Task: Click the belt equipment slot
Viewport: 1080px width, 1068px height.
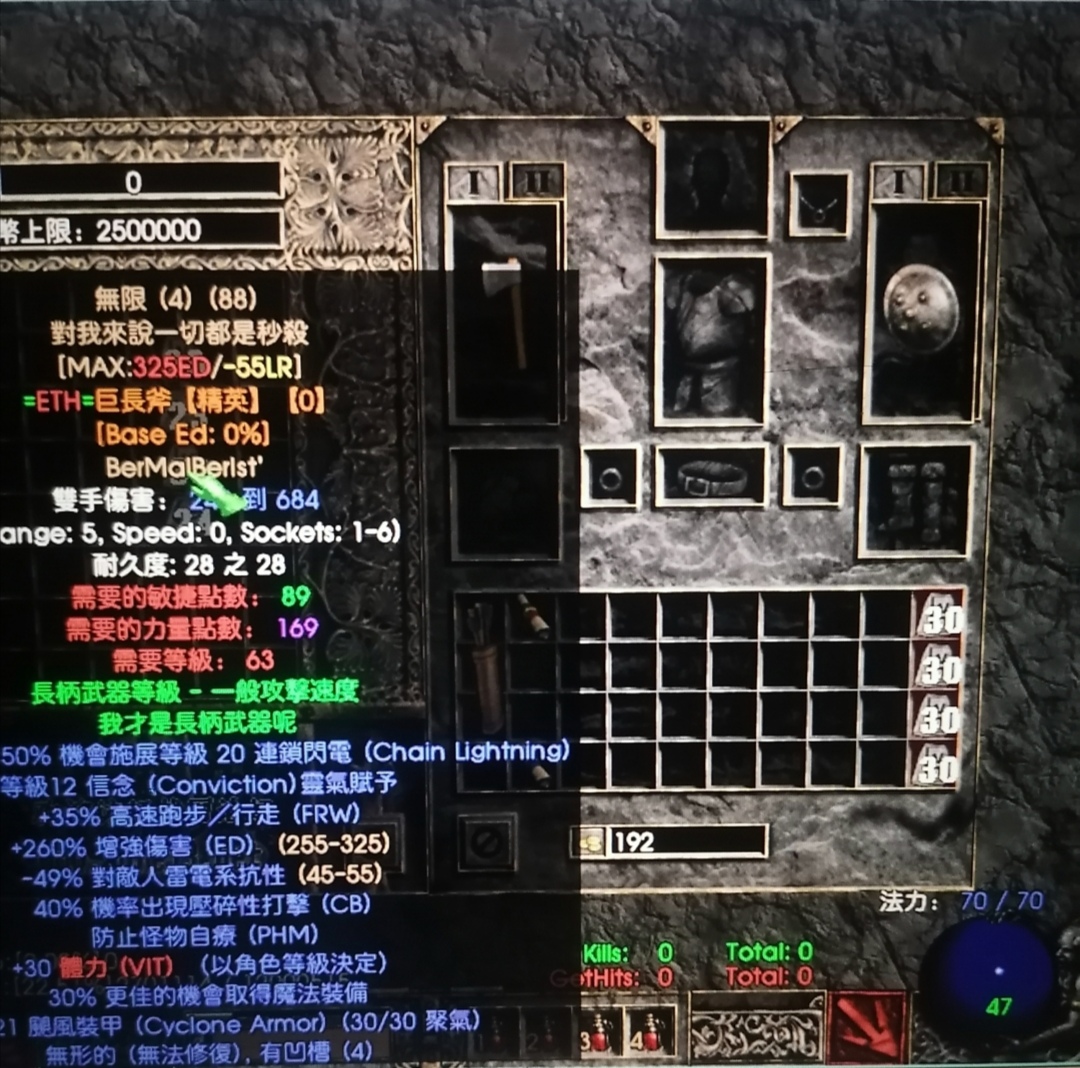Action: (x=712, y=476)
